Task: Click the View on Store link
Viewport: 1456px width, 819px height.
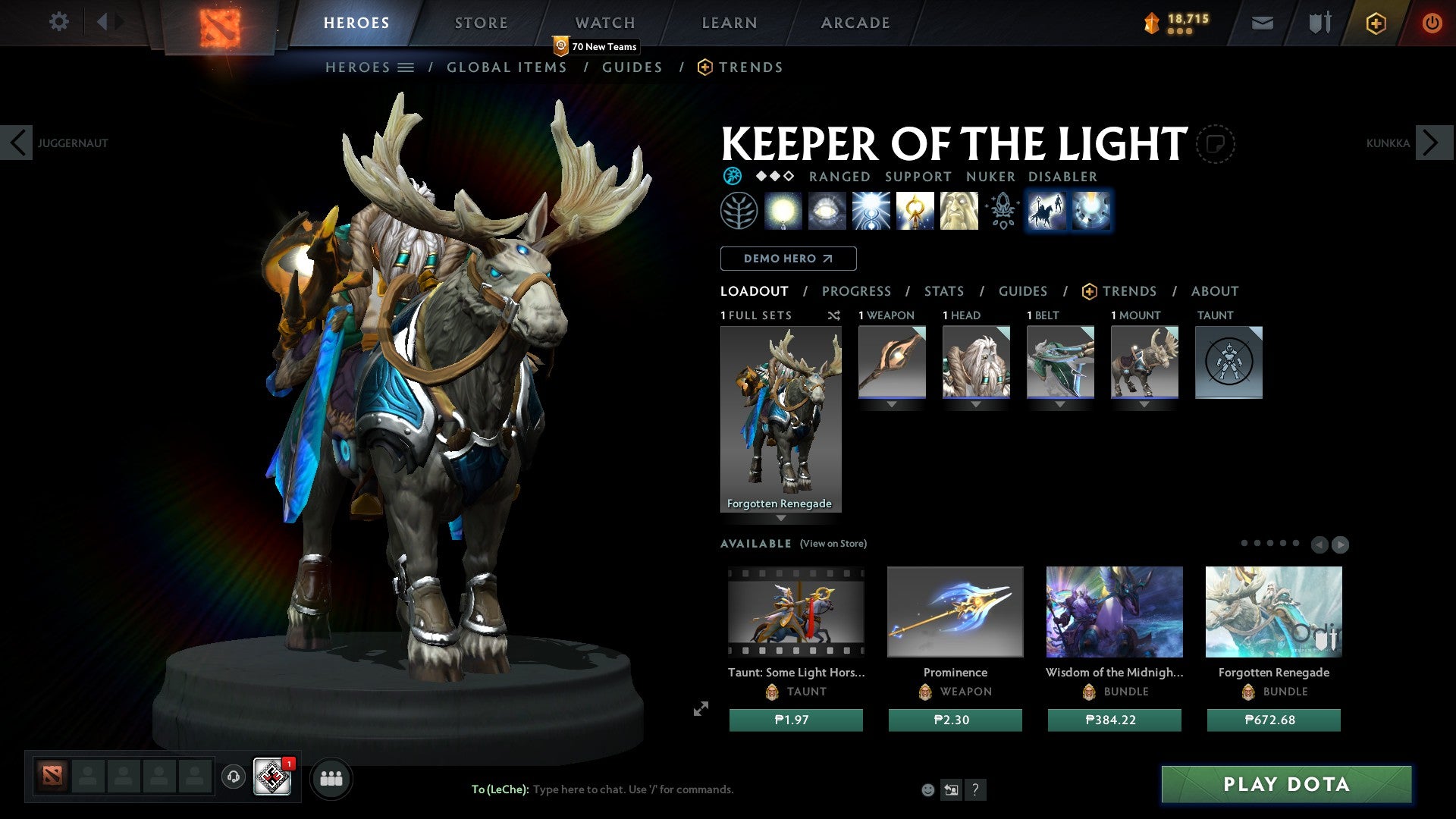Action: (833, 544)
